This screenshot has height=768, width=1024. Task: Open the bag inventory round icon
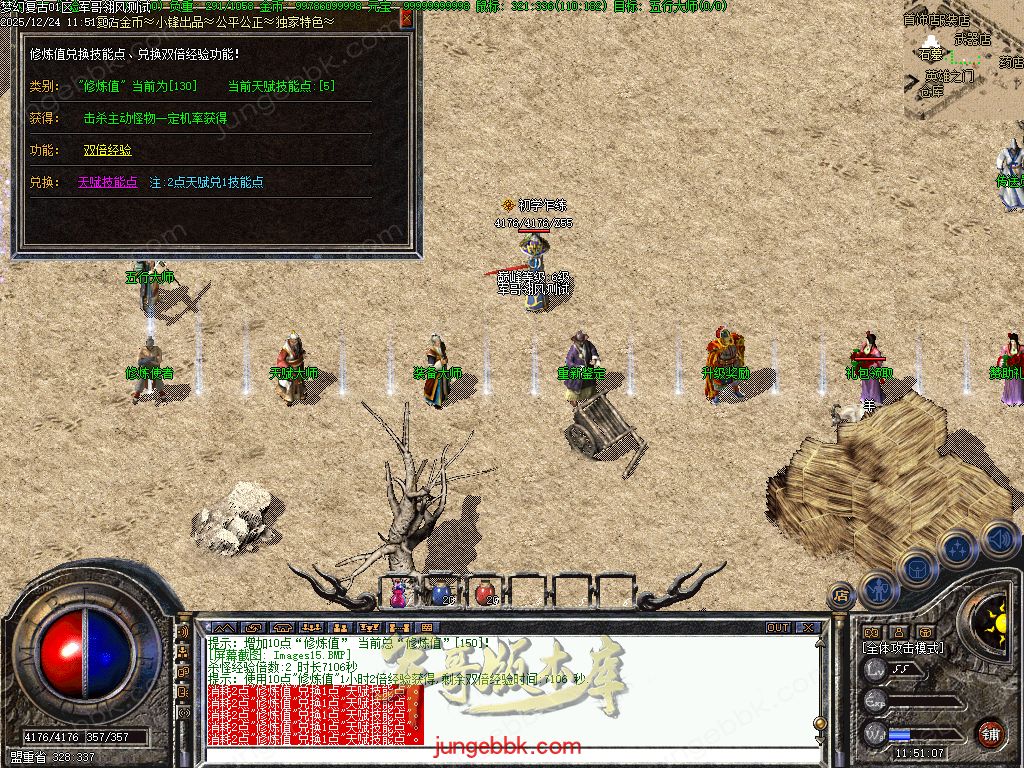coord(916,567)
